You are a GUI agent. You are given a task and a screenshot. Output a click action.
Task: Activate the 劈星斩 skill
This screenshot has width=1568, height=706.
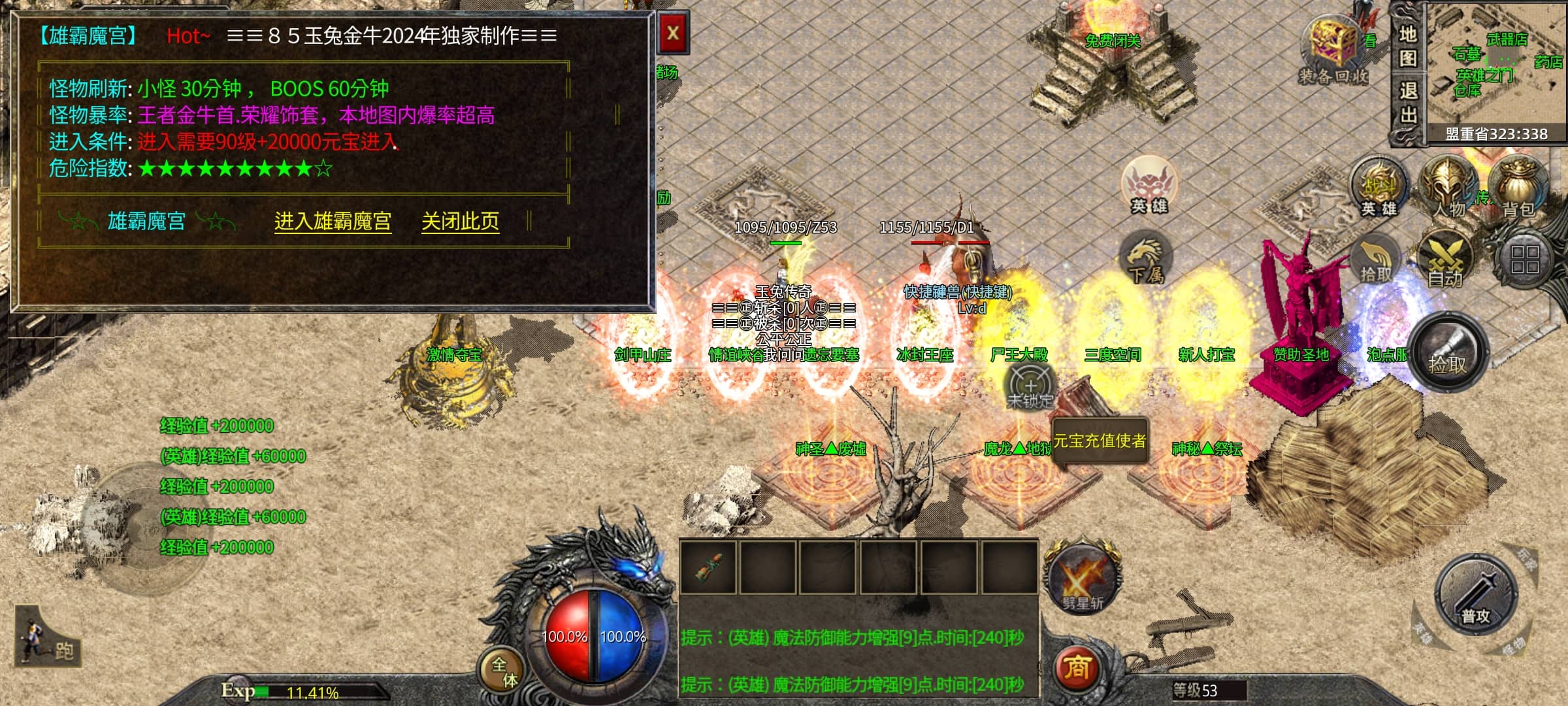[1083, 580]
